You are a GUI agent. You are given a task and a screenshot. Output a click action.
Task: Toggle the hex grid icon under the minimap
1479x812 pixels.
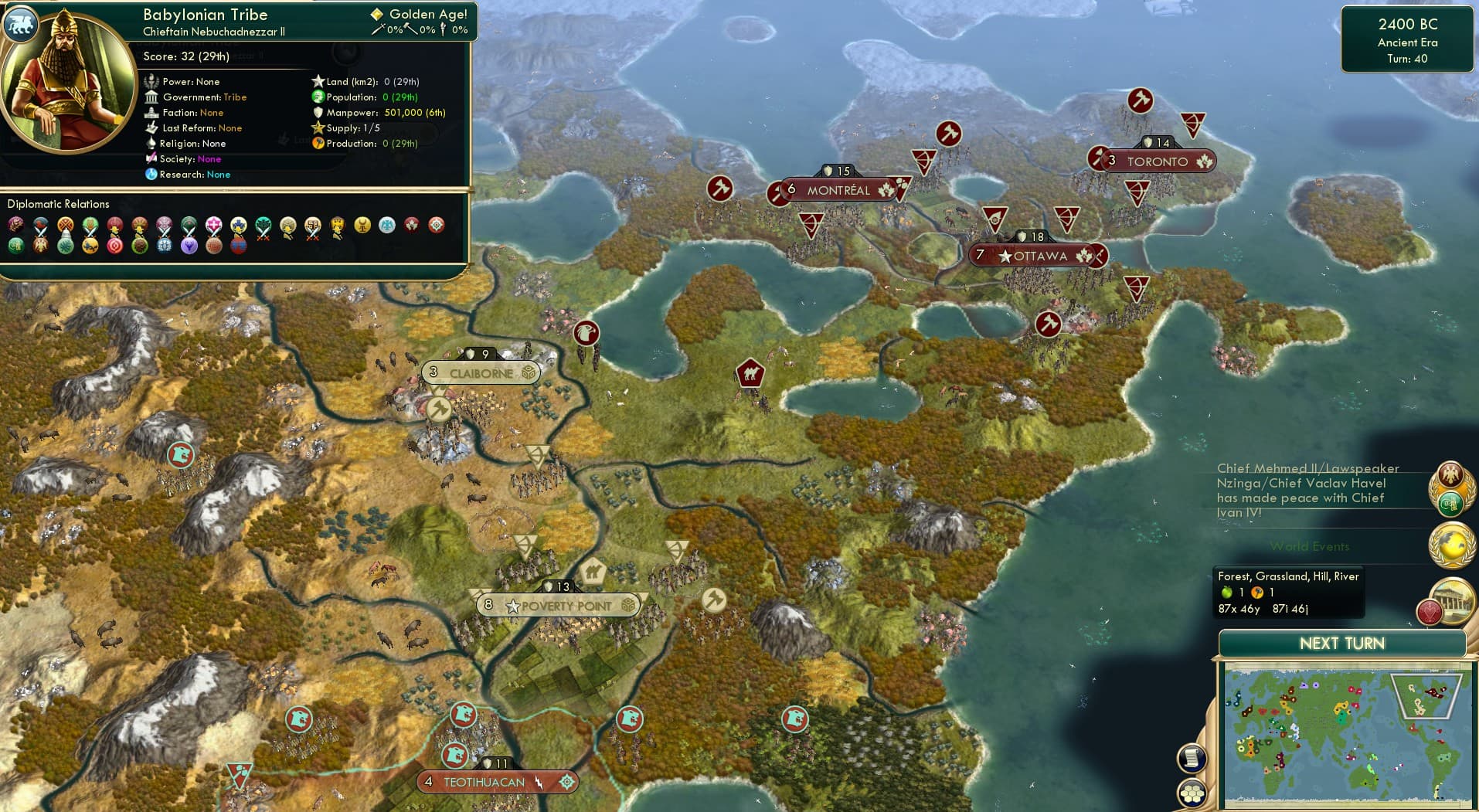1192,792
